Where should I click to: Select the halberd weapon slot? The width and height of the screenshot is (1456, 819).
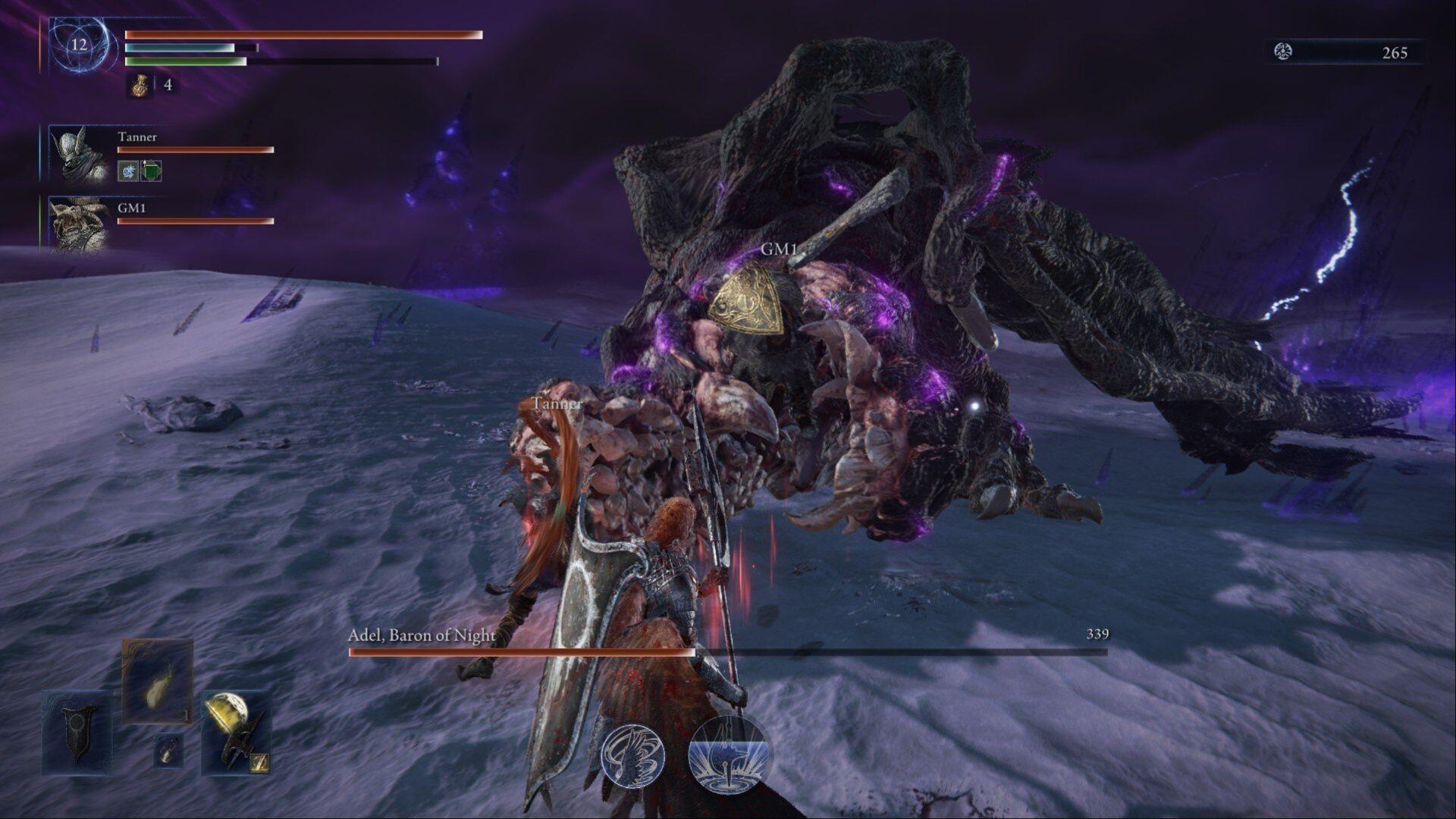tap(236, 733)
